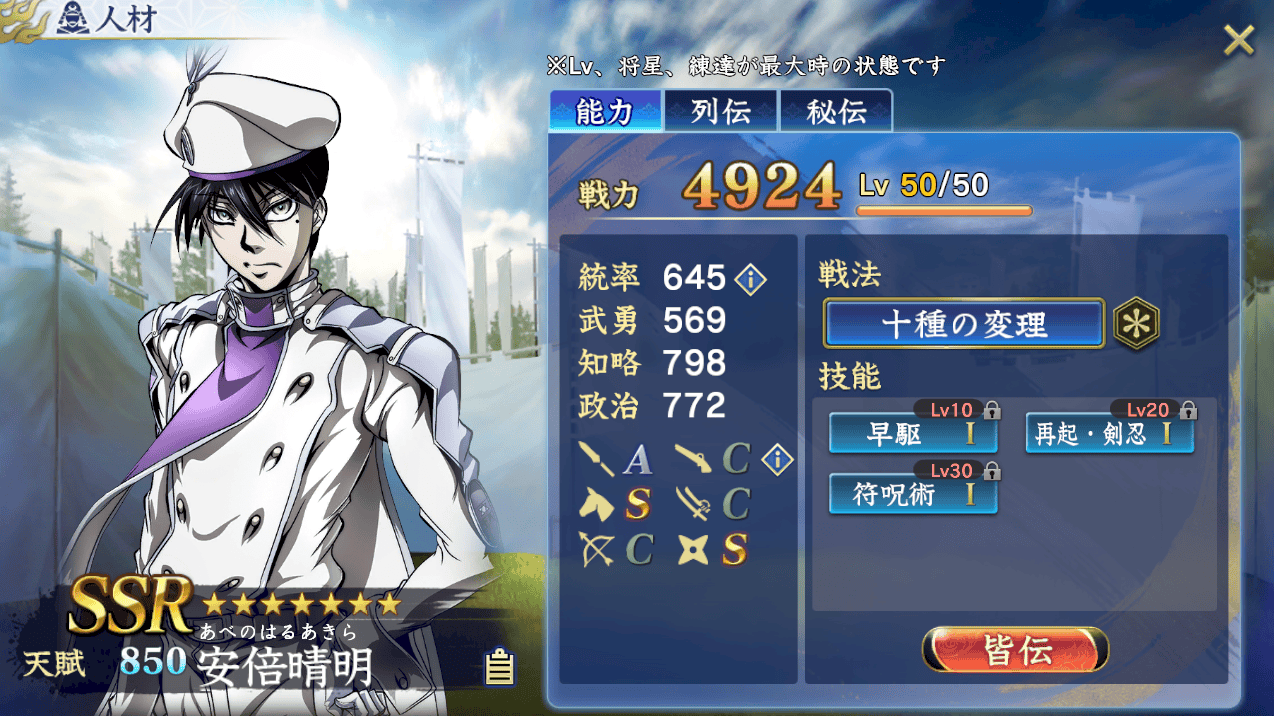The image size is (1274, 716).
Task: Tap the hexagonal tactic type icon
Action: point(1137,324)
